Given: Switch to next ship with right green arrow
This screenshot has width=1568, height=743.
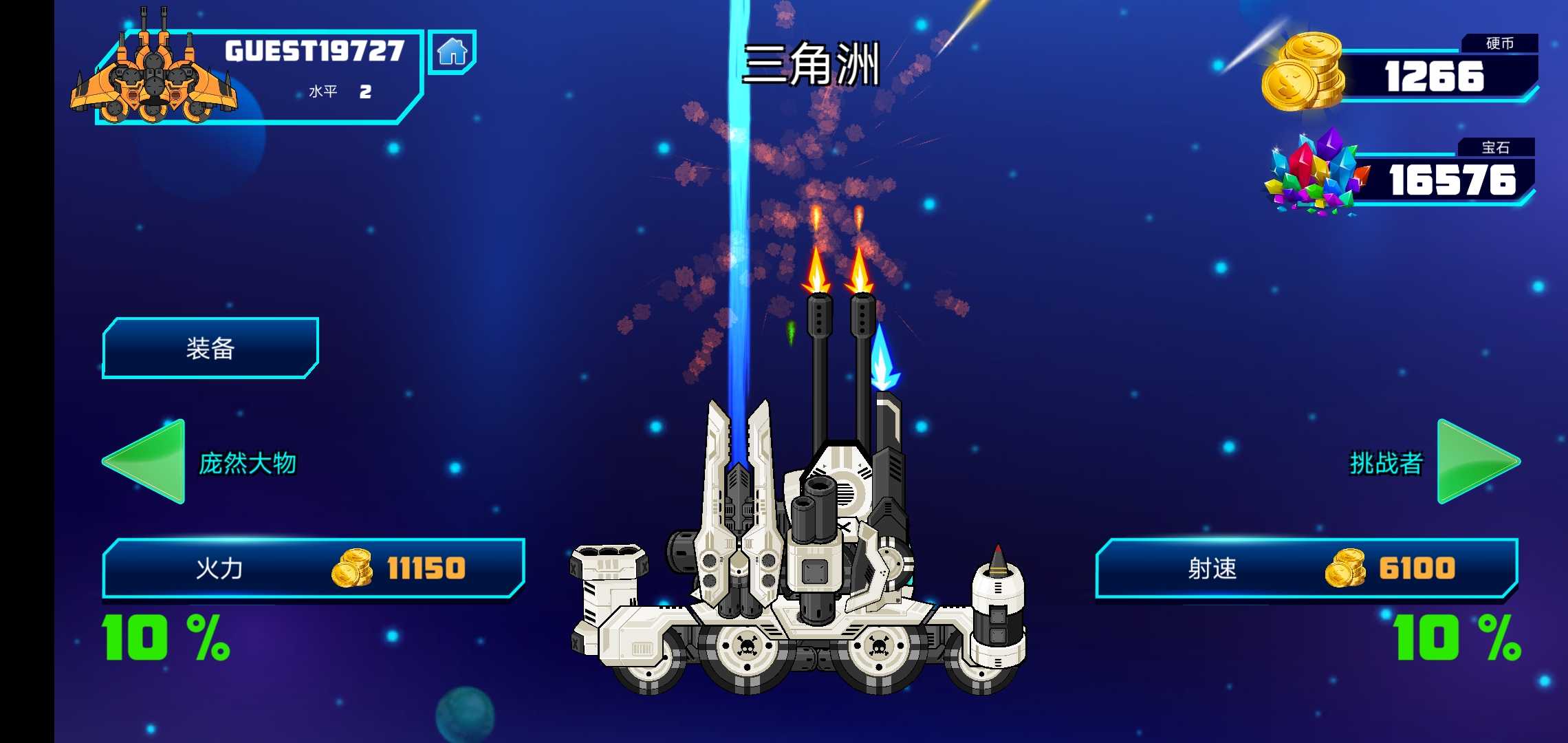Looking at the screenshot, I should pyautogui.click(x=1476, y=462).
